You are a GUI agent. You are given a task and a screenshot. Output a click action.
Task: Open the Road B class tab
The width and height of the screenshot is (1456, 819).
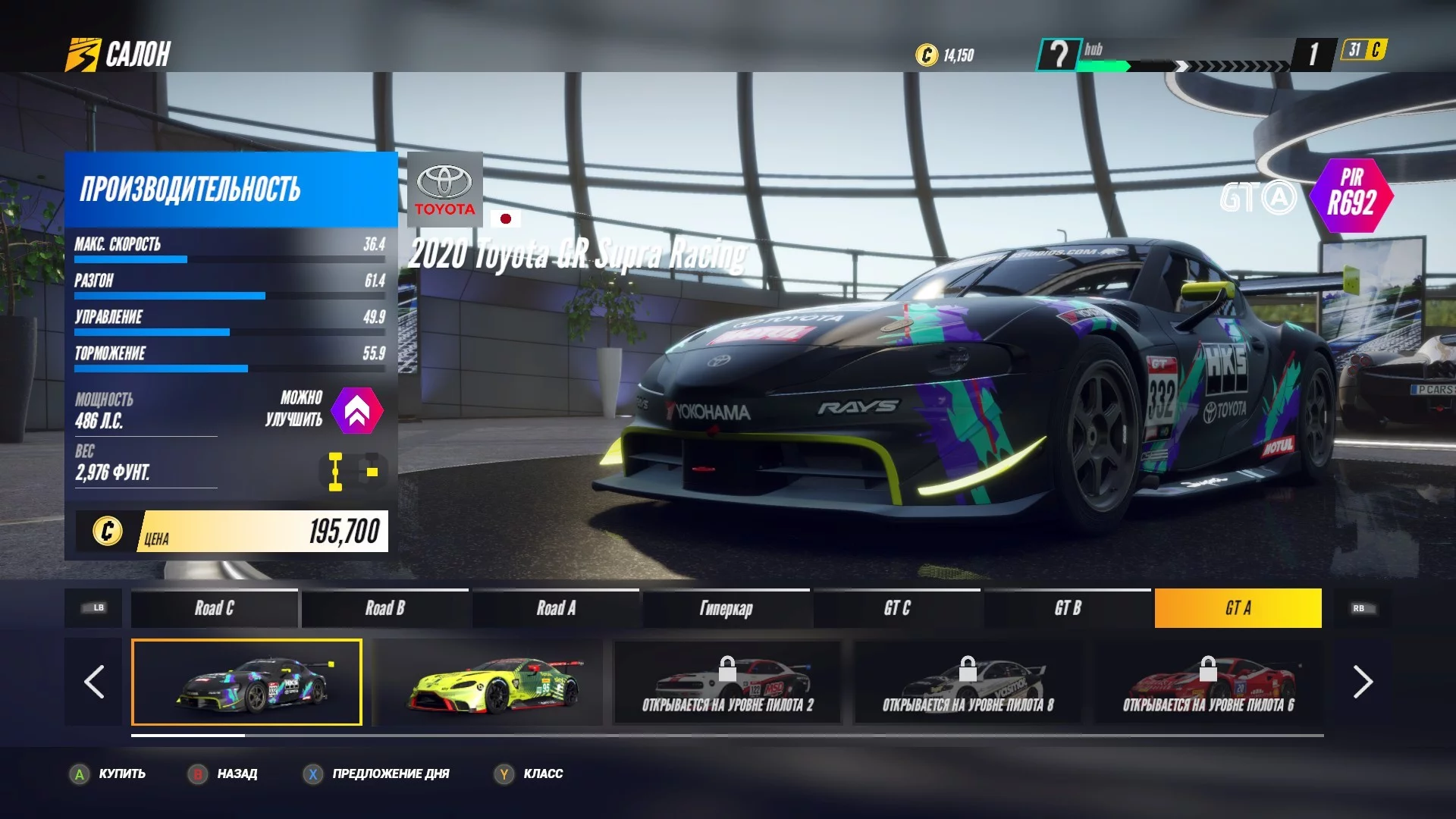384,608
